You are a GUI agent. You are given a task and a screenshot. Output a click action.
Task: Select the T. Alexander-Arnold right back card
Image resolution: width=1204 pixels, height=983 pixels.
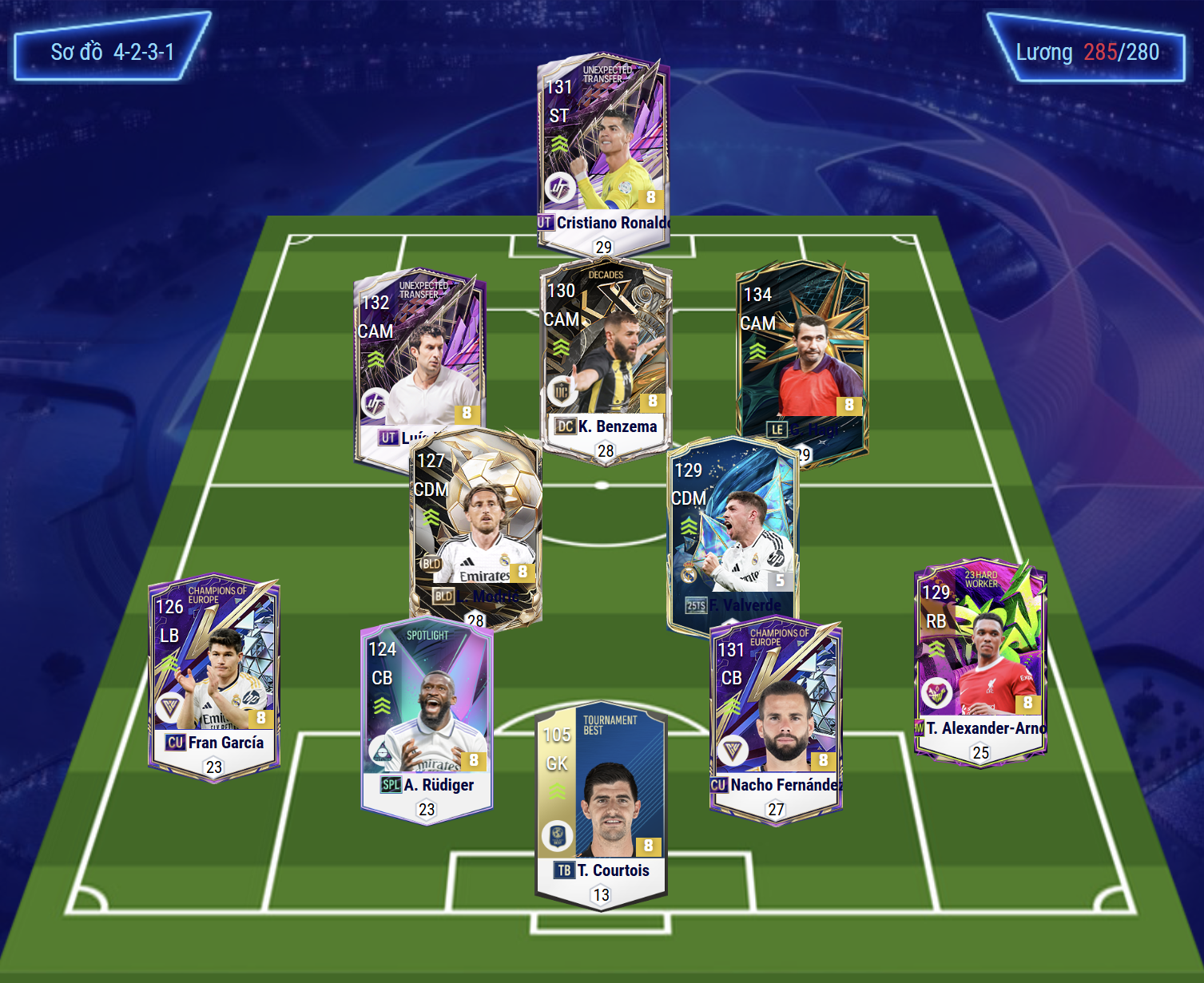[980, 659]
